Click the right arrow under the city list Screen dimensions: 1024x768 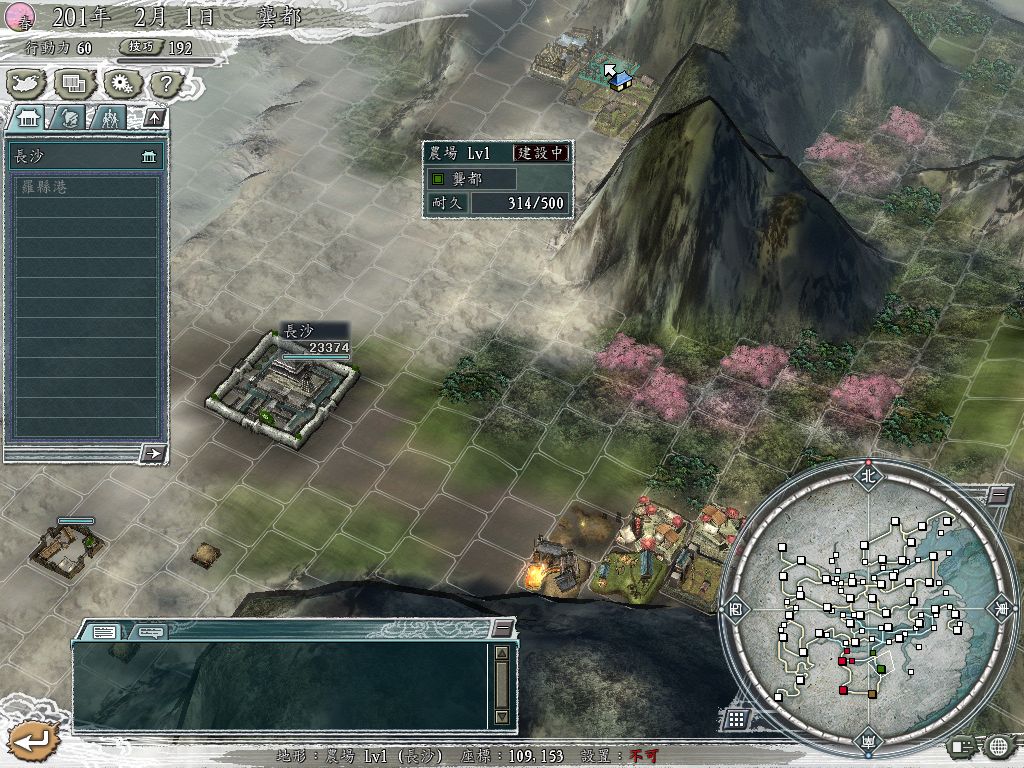click(x=153, y=453)
